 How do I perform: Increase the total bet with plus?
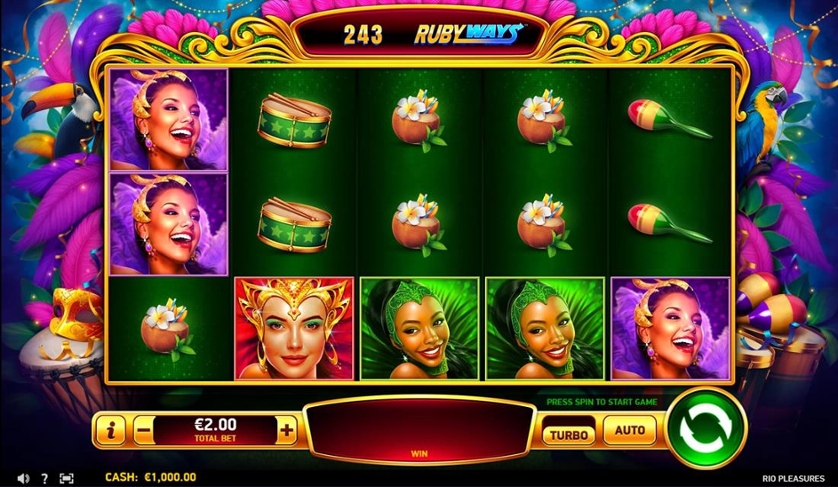click(x=287, y=431)
